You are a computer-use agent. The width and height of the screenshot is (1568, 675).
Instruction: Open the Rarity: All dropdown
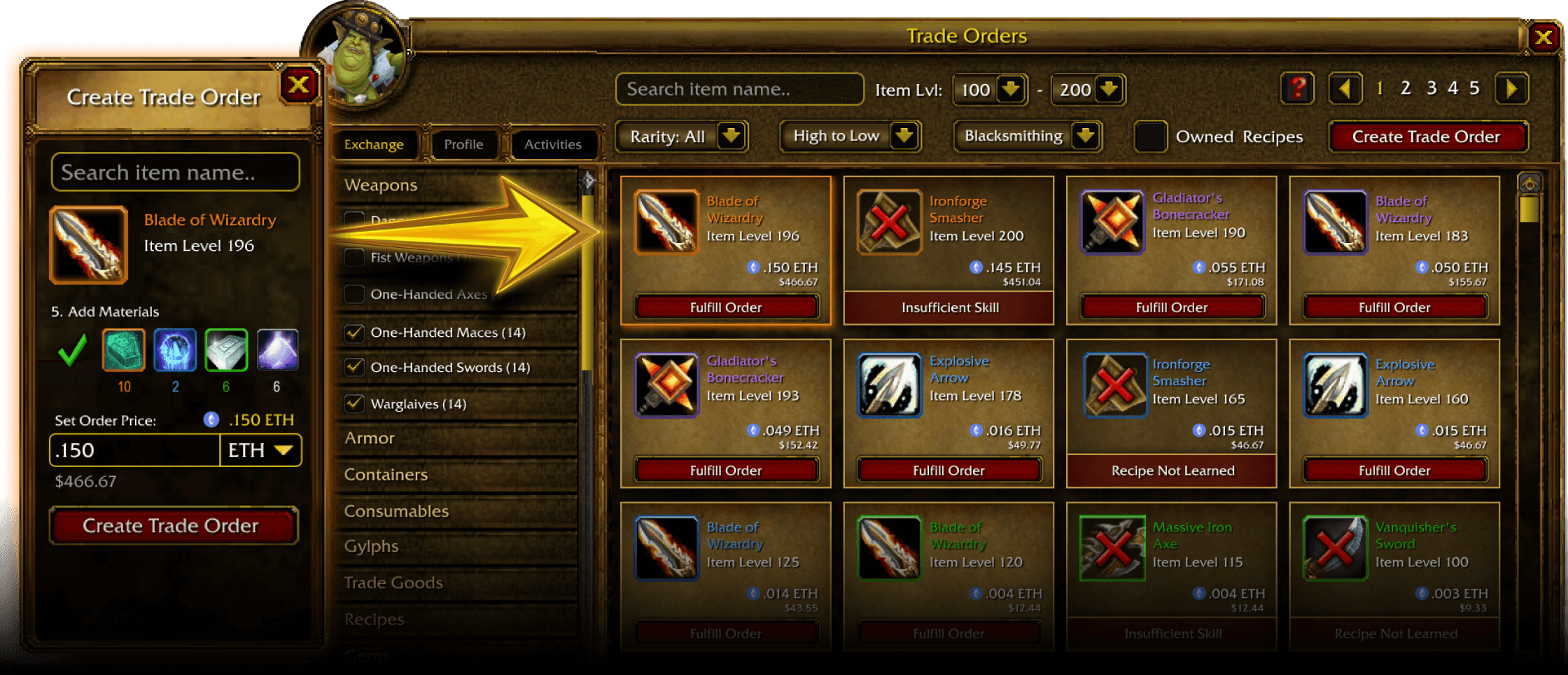click(x=681, y=137)
